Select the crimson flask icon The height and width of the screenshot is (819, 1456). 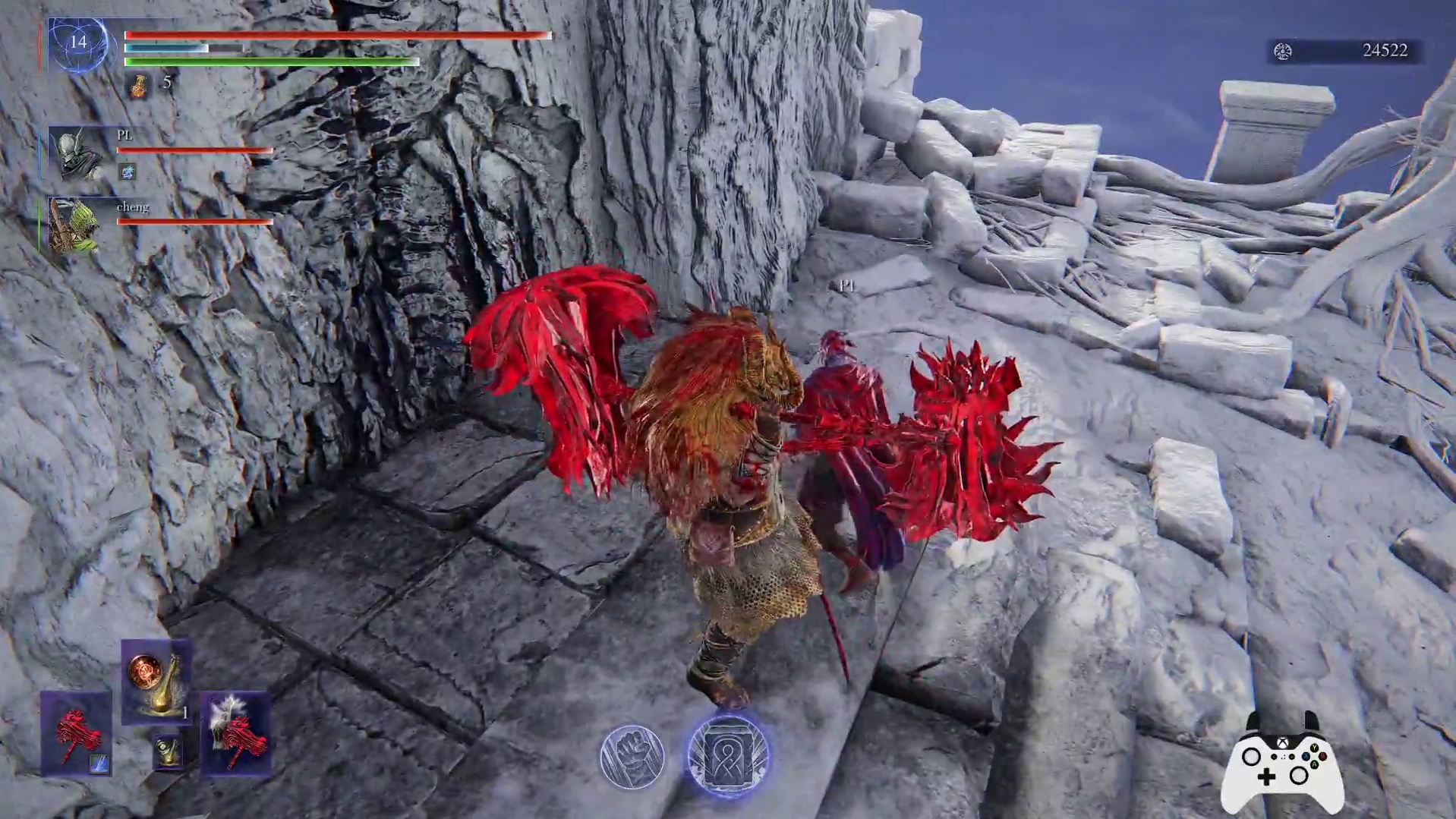138,86
